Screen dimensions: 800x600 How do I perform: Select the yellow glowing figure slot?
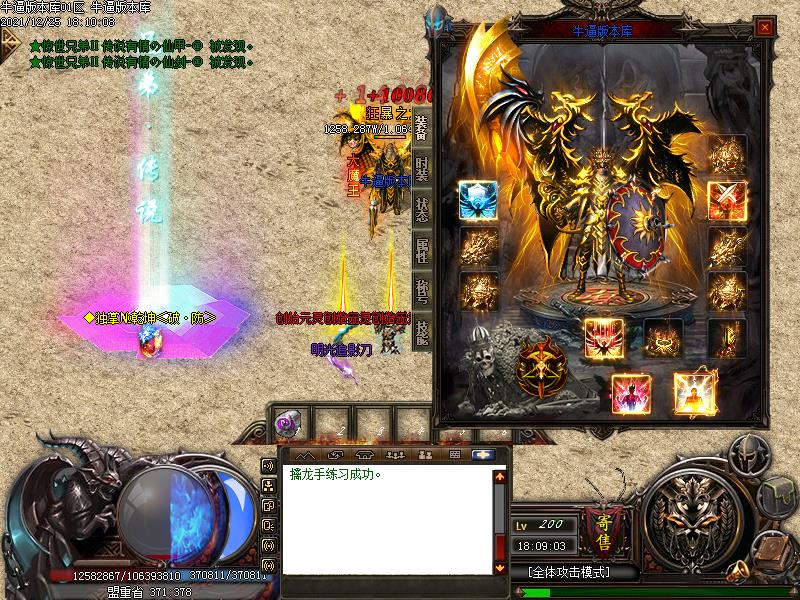pyautogui.click(x=694, y=394)
